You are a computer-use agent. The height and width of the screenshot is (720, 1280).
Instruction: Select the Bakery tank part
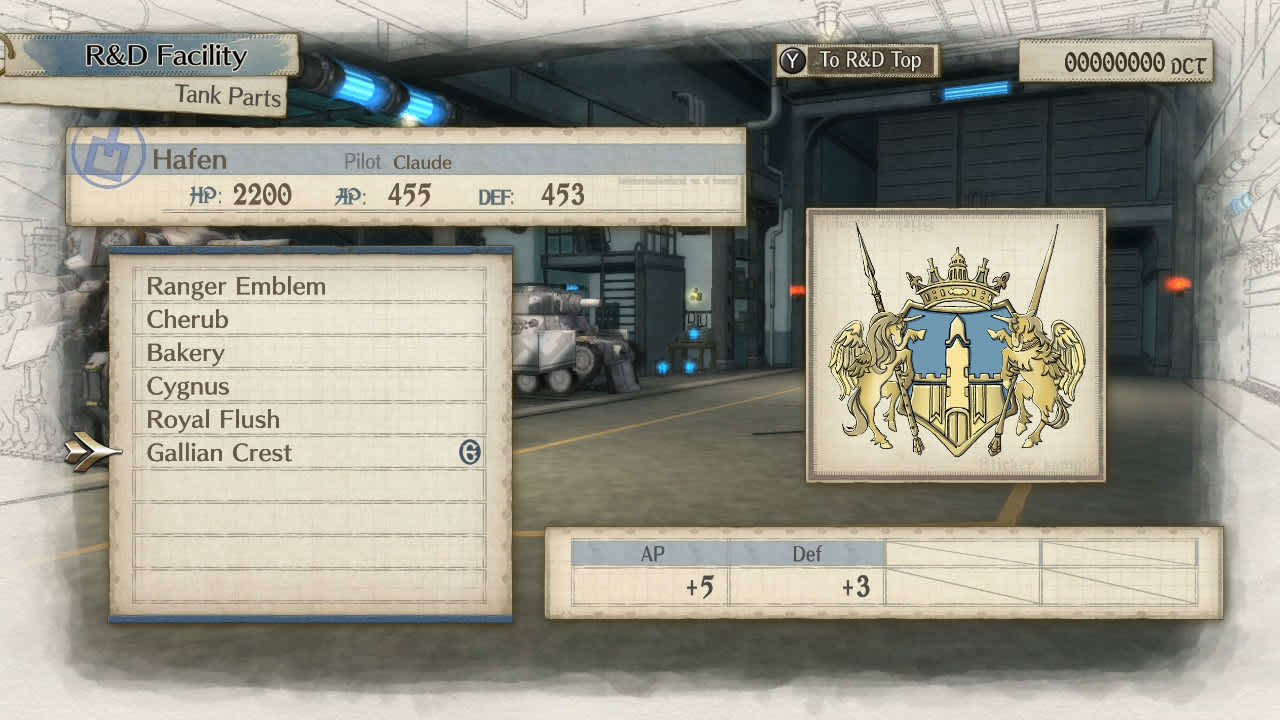[x=185, y=352]
